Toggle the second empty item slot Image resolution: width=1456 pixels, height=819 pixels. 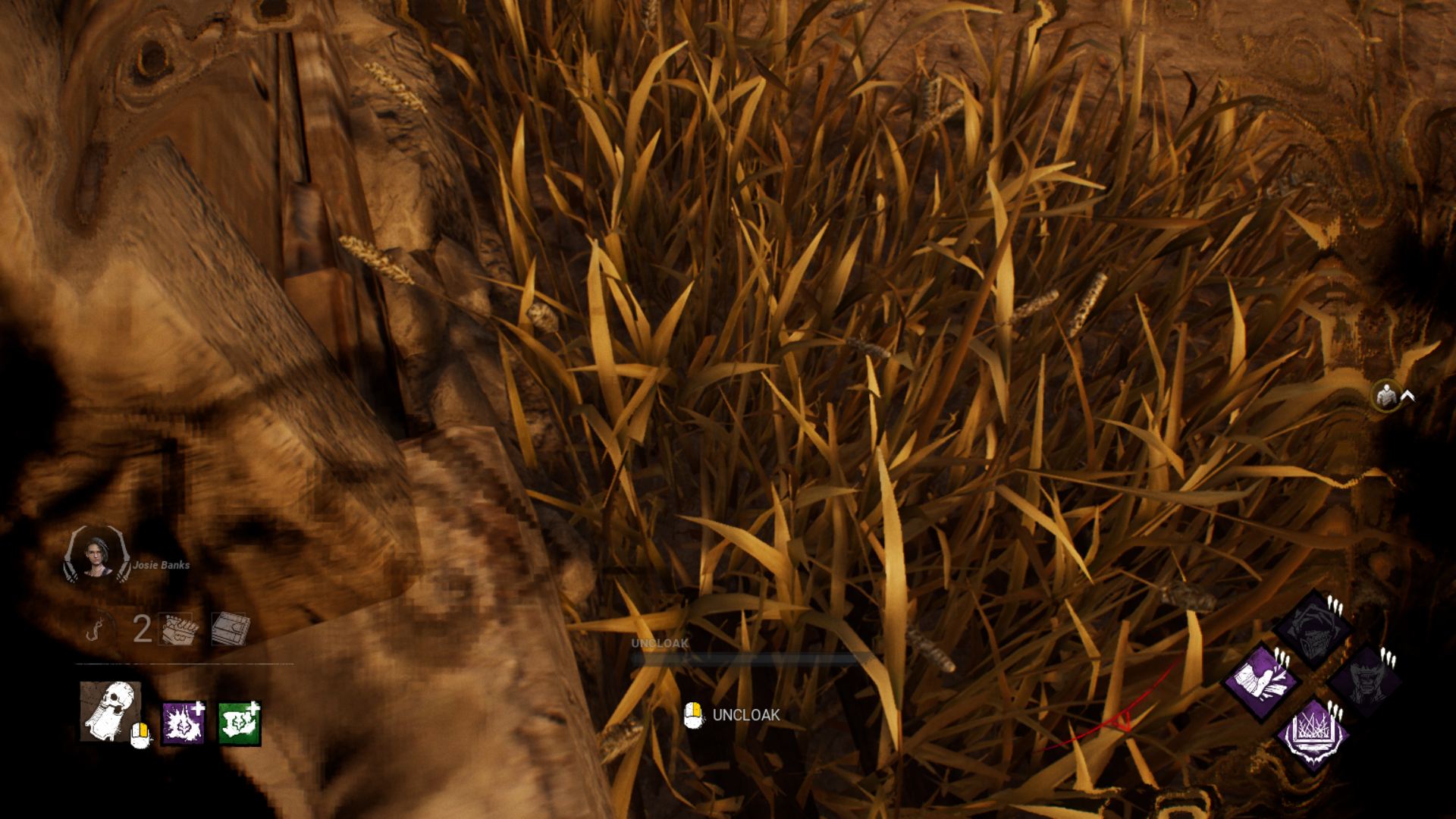(229, 628)
